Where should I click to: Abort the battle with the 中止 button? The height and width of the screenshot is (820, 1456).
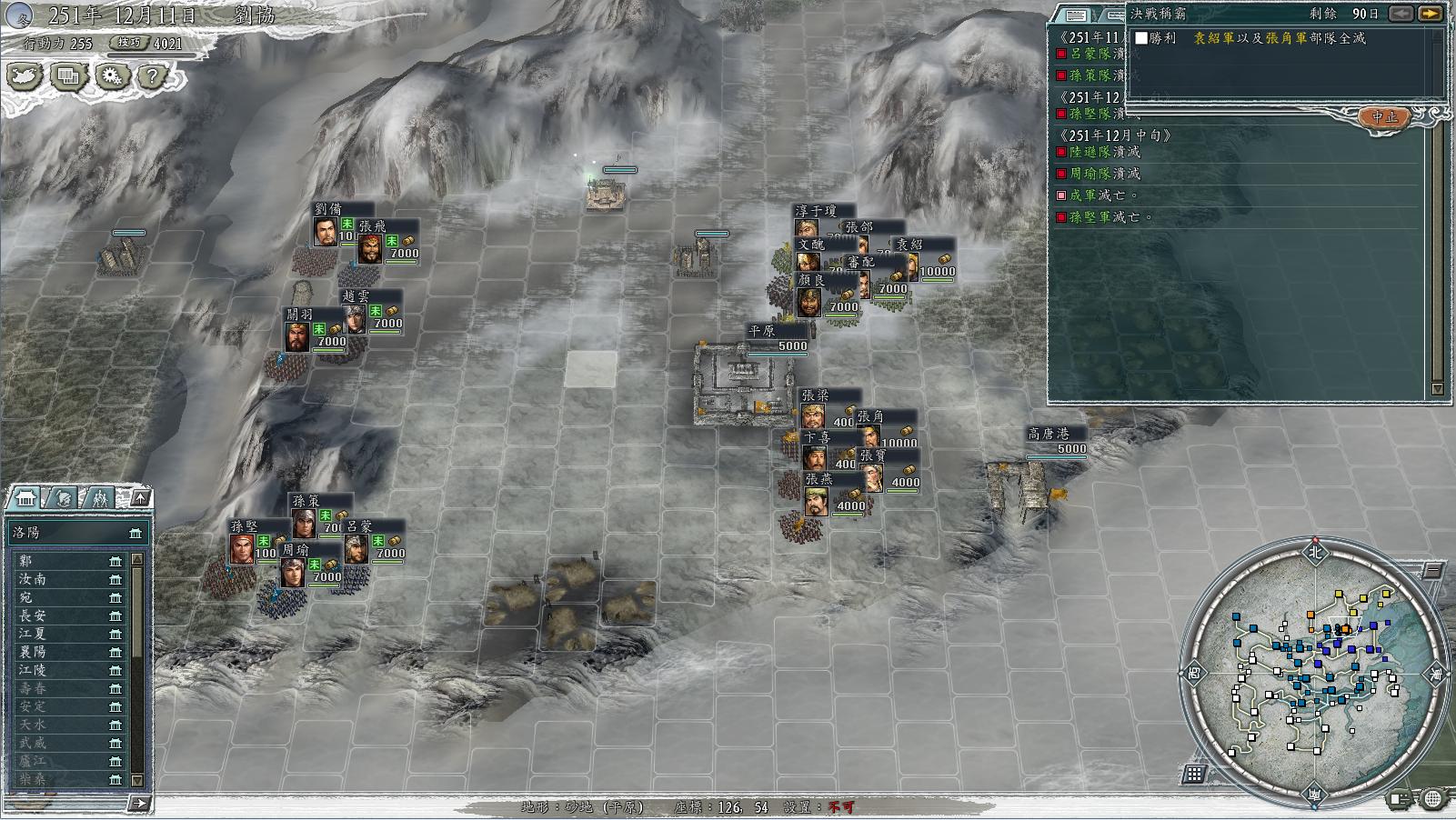(x=1384, y=117)
